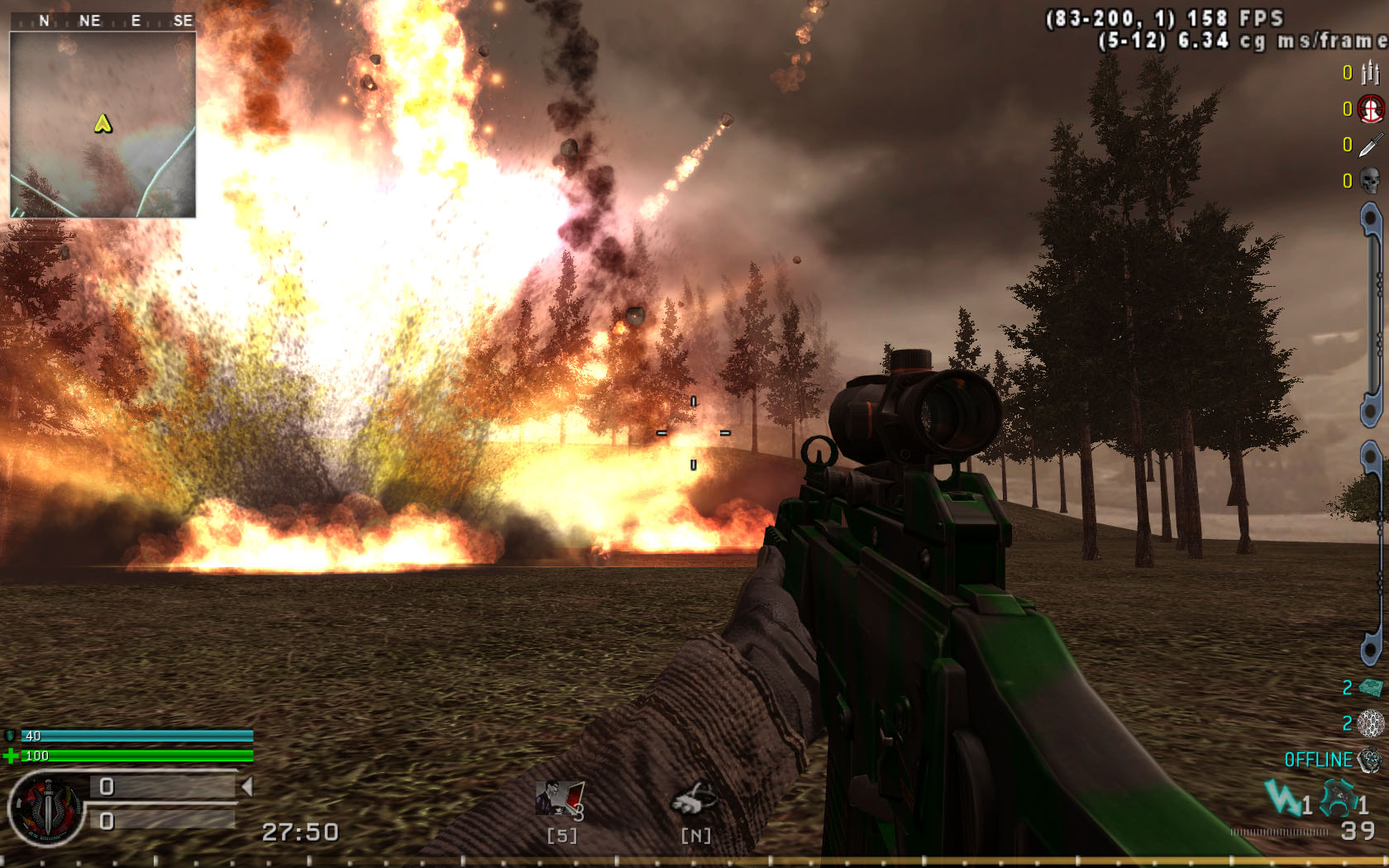This screenshot has height=868, width=1389.
Task: Select the knife melee kills icon
Action: tap(1370, 145)
